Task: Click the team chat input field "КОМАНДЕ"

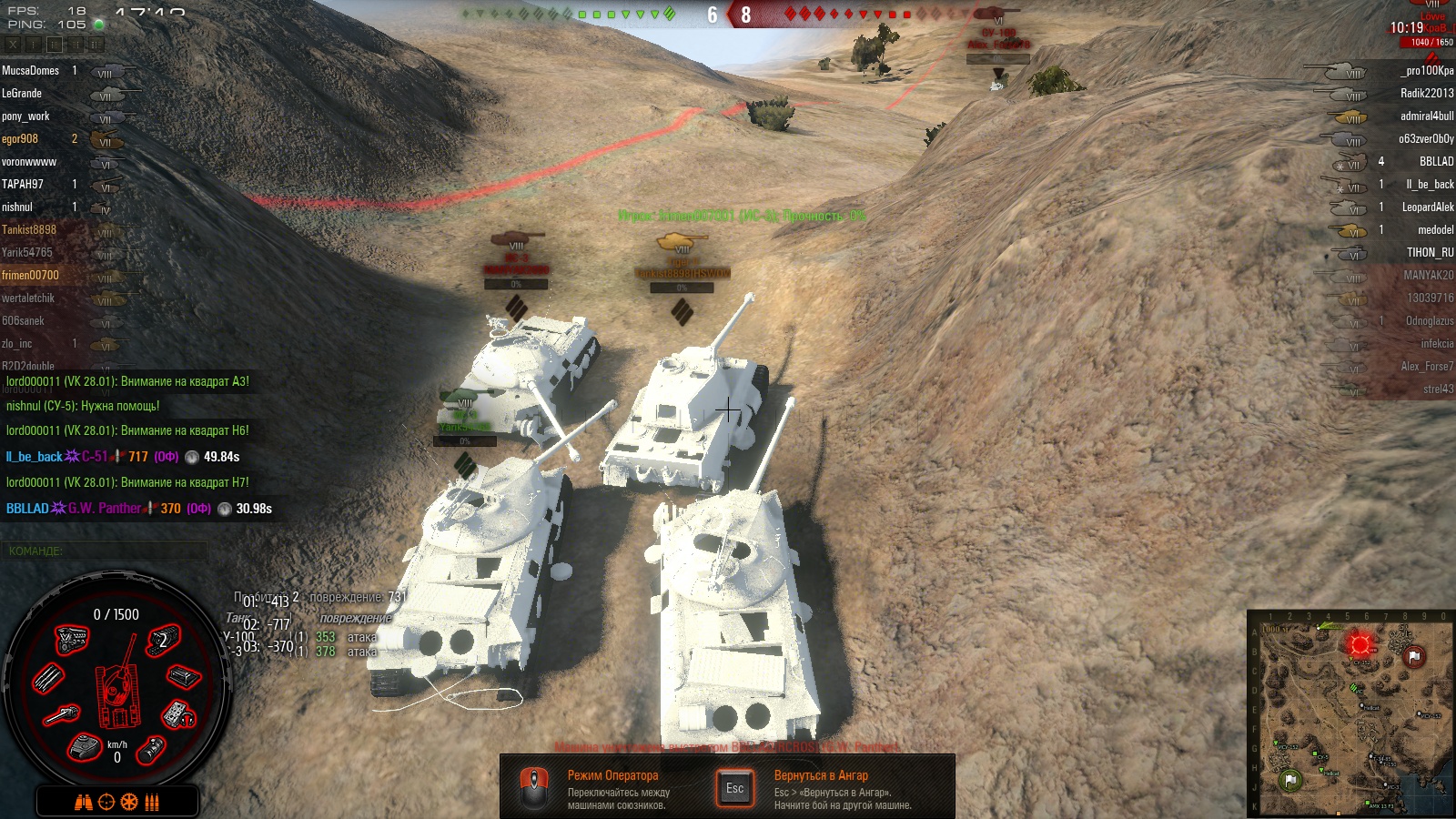Action: point(105,551)
